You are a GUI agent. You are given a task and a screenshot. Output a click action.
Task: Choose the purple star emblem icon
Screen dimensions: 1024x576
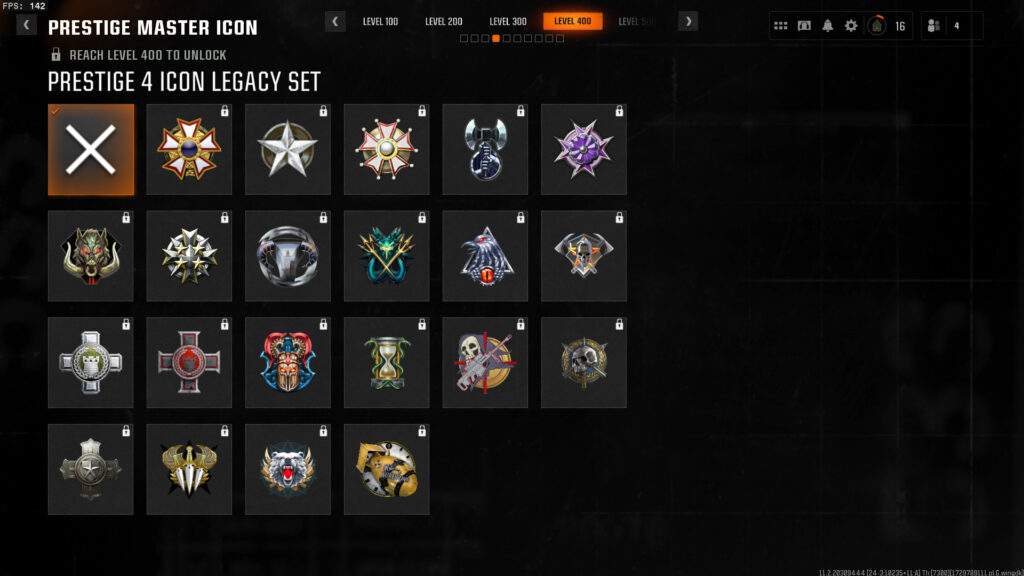[x=584, y=150]
